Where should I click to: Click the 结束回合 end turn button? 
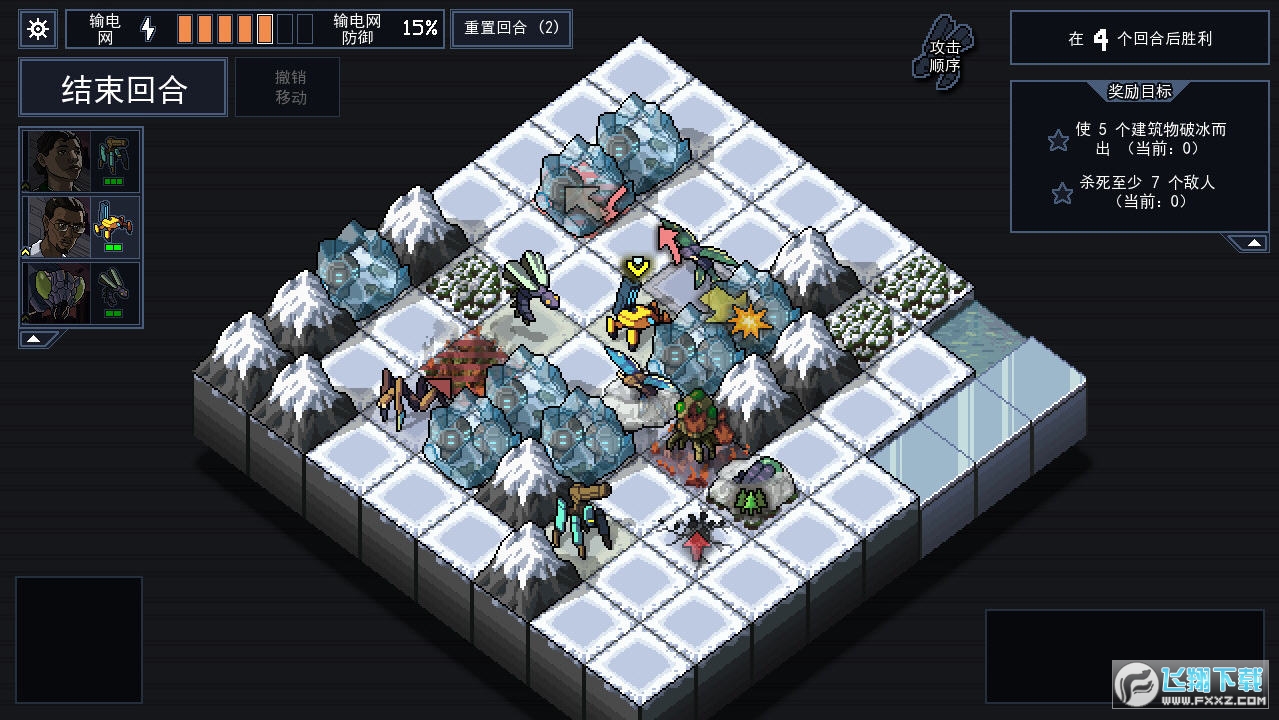[124, 89]
